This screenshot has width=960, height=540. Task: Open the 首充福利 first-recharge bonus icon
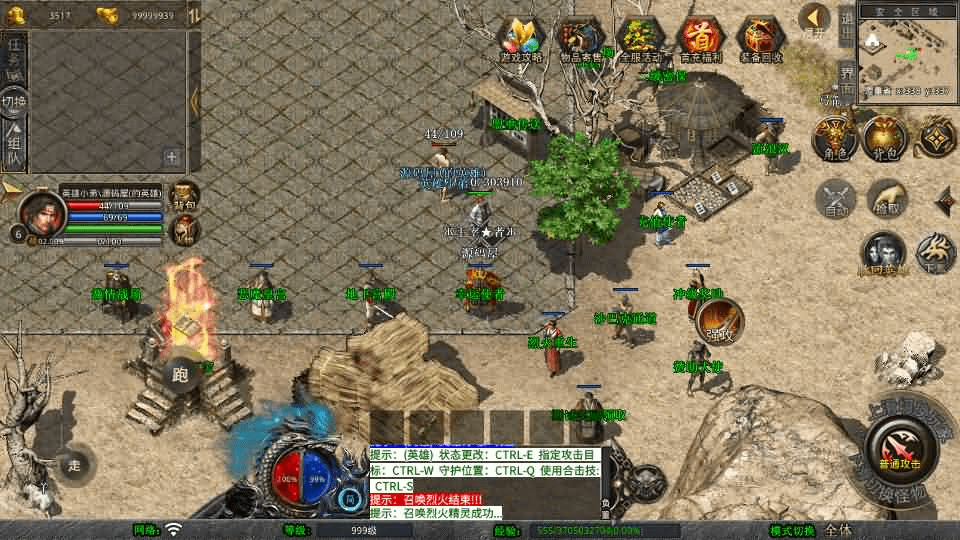pyautogui.click(x=702, y=40)
